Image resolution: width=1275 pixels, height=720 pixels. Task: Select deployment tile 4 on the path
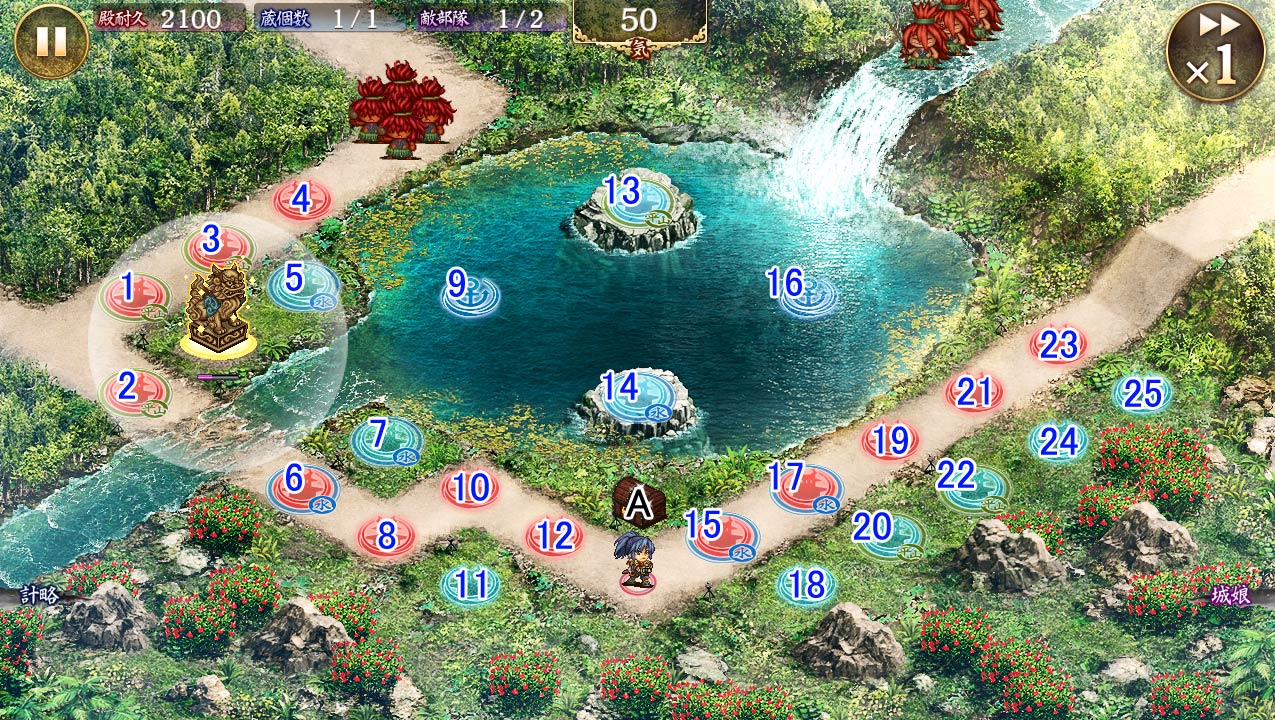tap(302, 200)
